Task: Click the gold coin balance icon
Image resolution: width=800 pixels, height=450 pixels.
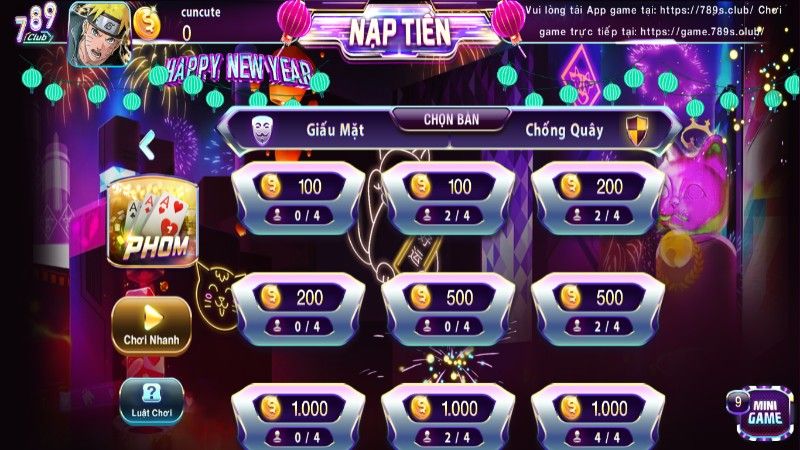Action: (147, 21)
